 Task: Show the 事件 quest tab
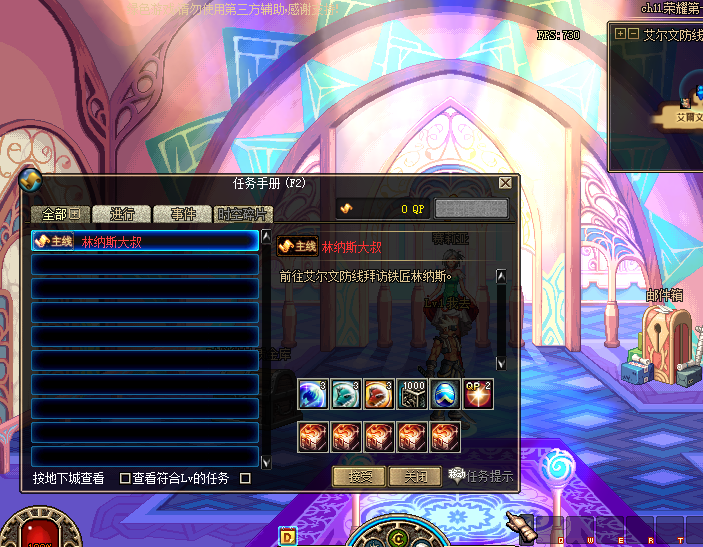[x=184, y=214]
